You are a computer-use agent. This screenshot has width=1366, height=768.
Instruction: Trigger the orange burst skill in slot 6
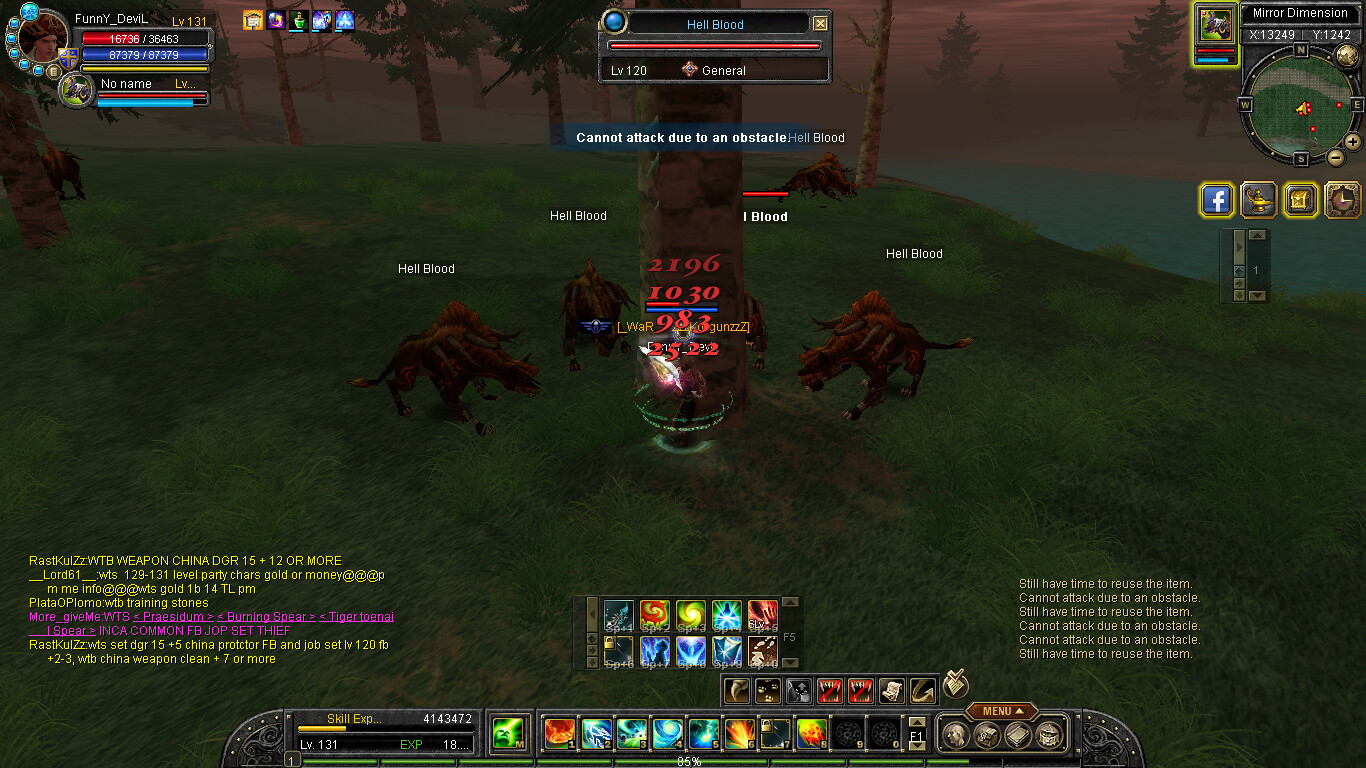[x=740, y=734]
